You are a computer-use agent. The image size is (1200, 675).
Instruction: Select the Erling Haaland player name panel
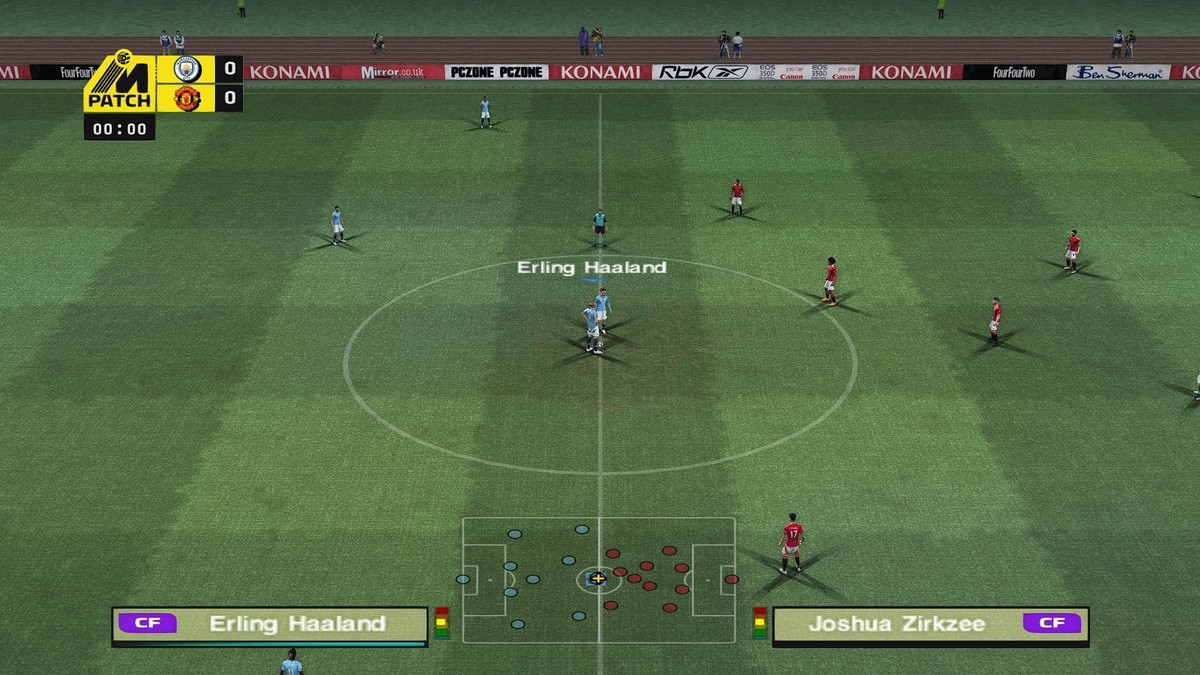click(270, 624)
